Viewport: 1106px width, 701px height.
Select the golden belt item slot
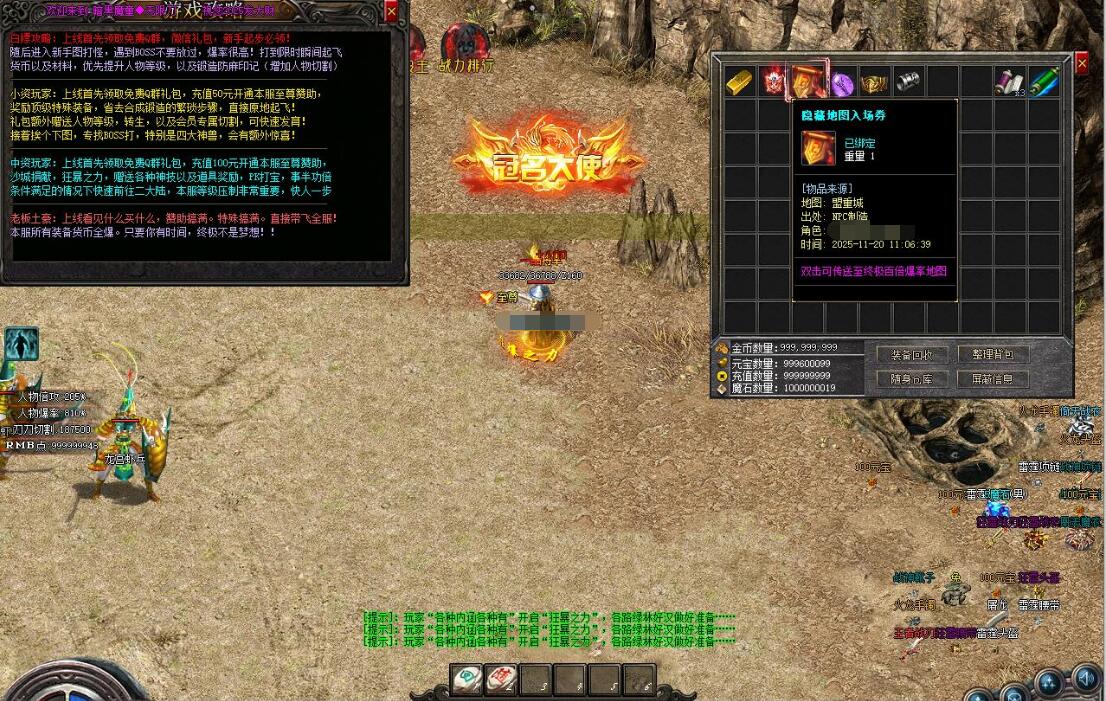[875, 82]
